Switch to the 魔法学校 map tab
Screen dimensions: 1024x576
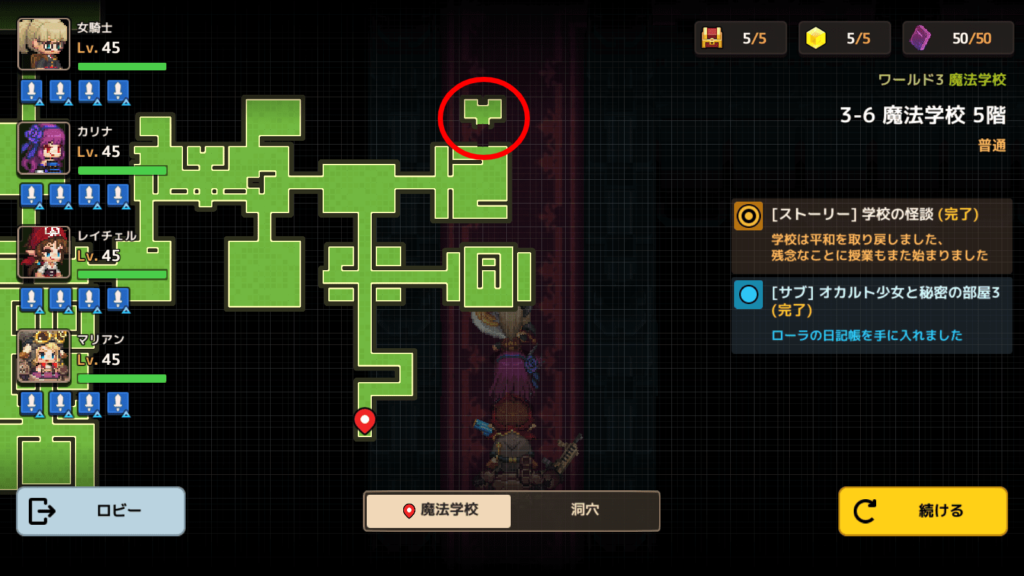(438, 510)
